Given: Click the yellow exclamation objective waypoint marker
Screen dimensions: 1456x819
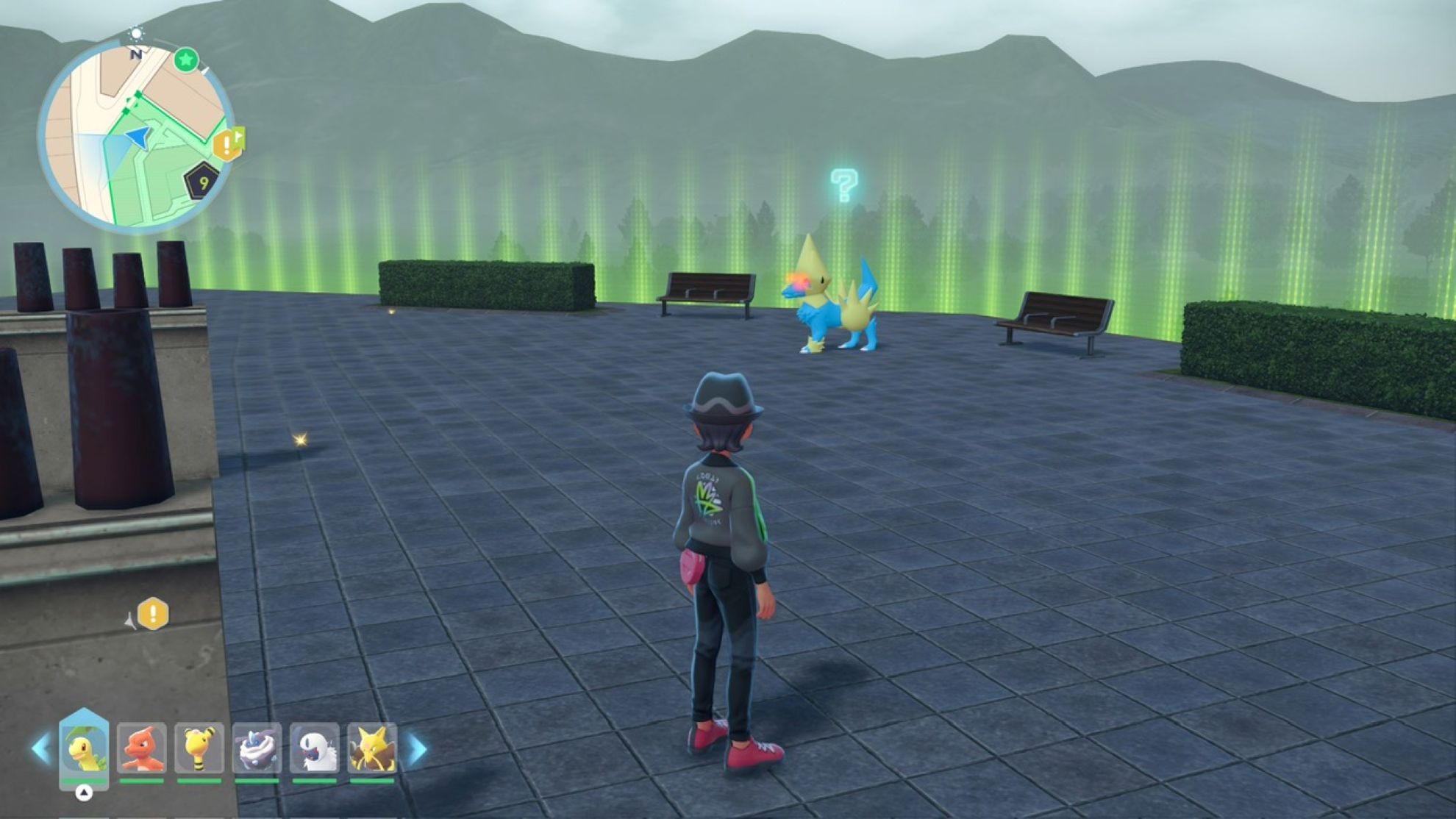Looking at the screenshot, I should [x=153, y=614].
